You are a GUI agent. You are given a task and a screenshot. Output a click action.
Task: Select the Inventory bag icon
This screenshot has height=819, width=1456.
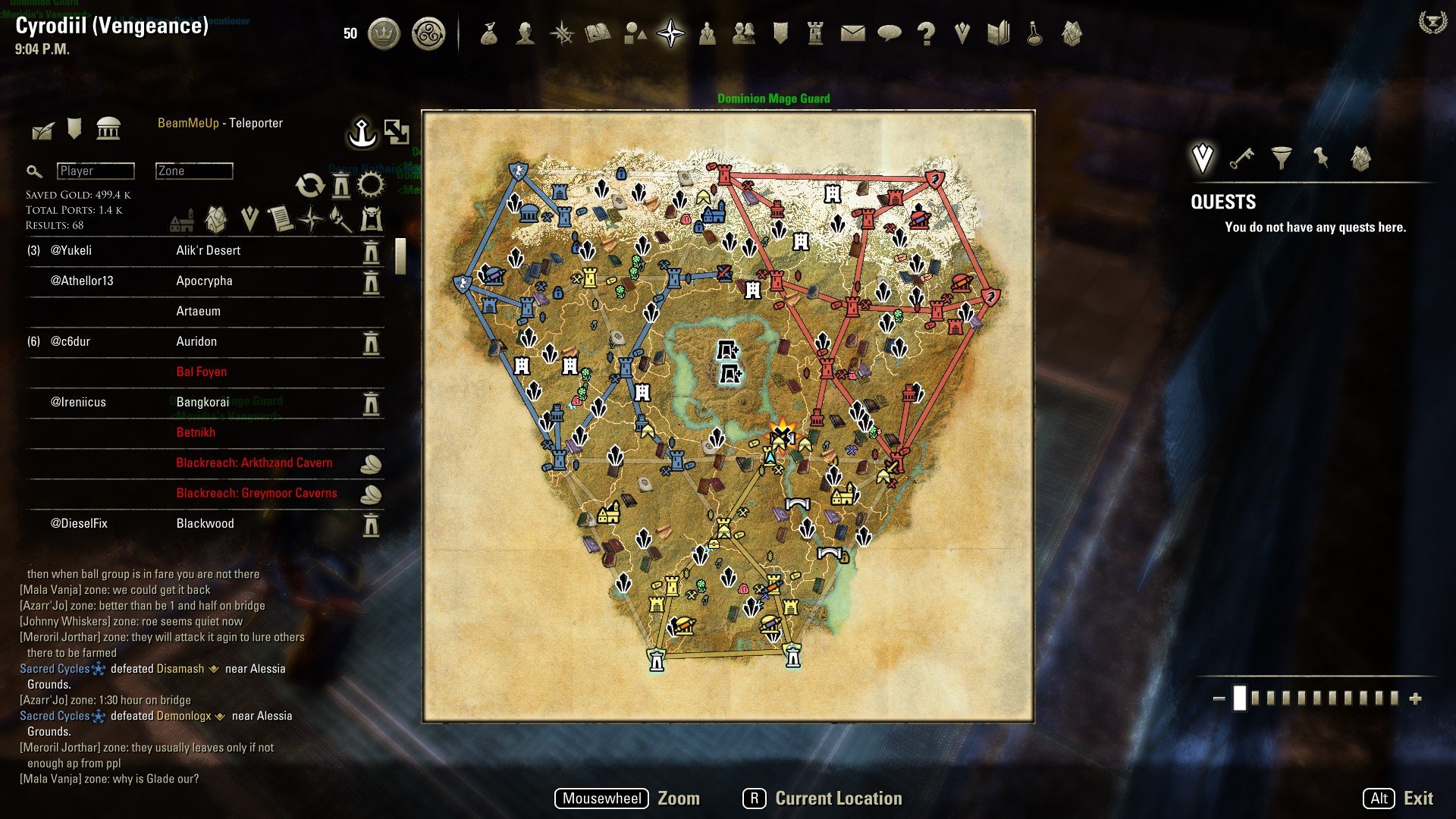point(489,33)
